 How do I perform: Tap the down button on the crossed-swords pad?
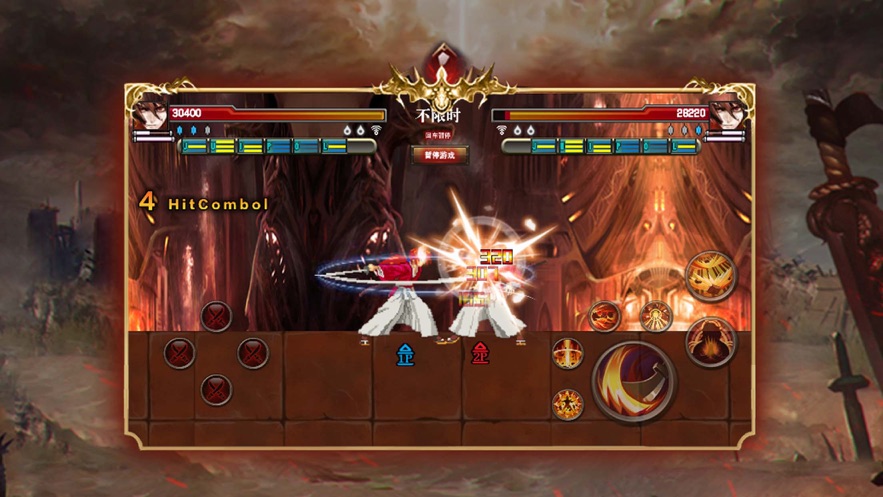[216, 389]
